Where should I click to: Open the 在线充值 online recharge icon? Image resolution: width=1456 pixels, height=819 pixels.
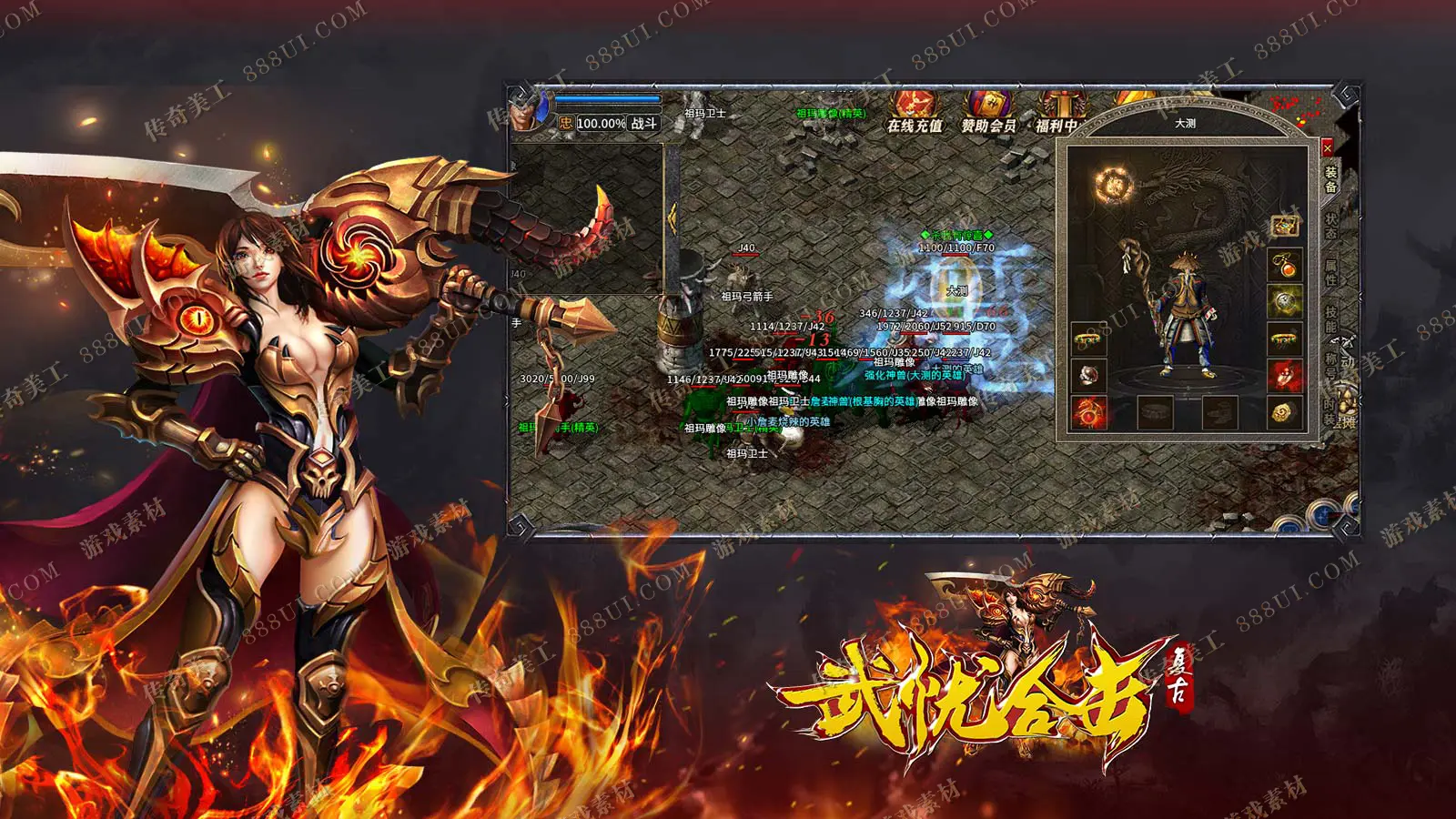click(x=915, y=113)
